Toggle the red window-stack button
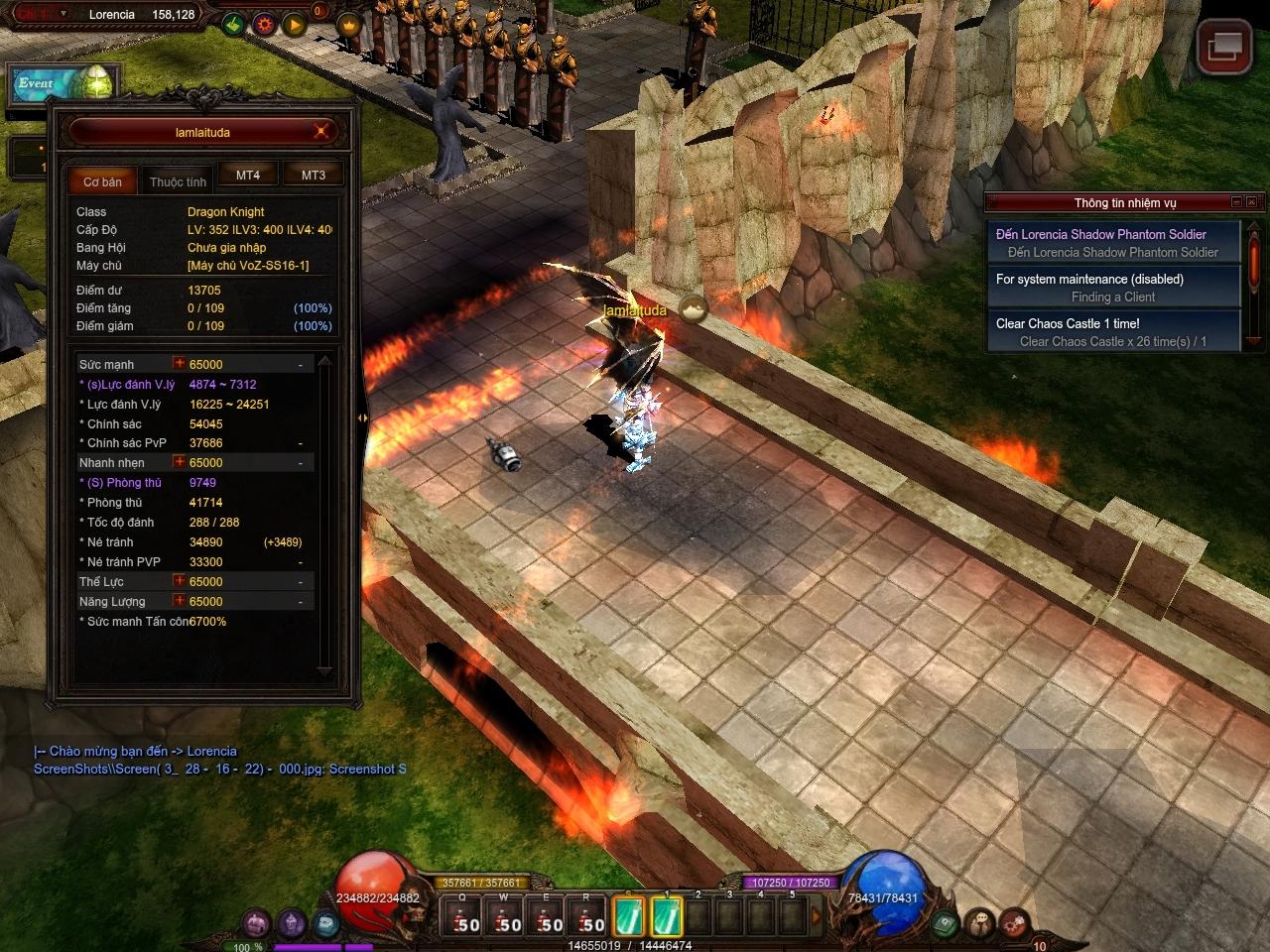This screenshot has height=952, width=1270. [1223, 46]
